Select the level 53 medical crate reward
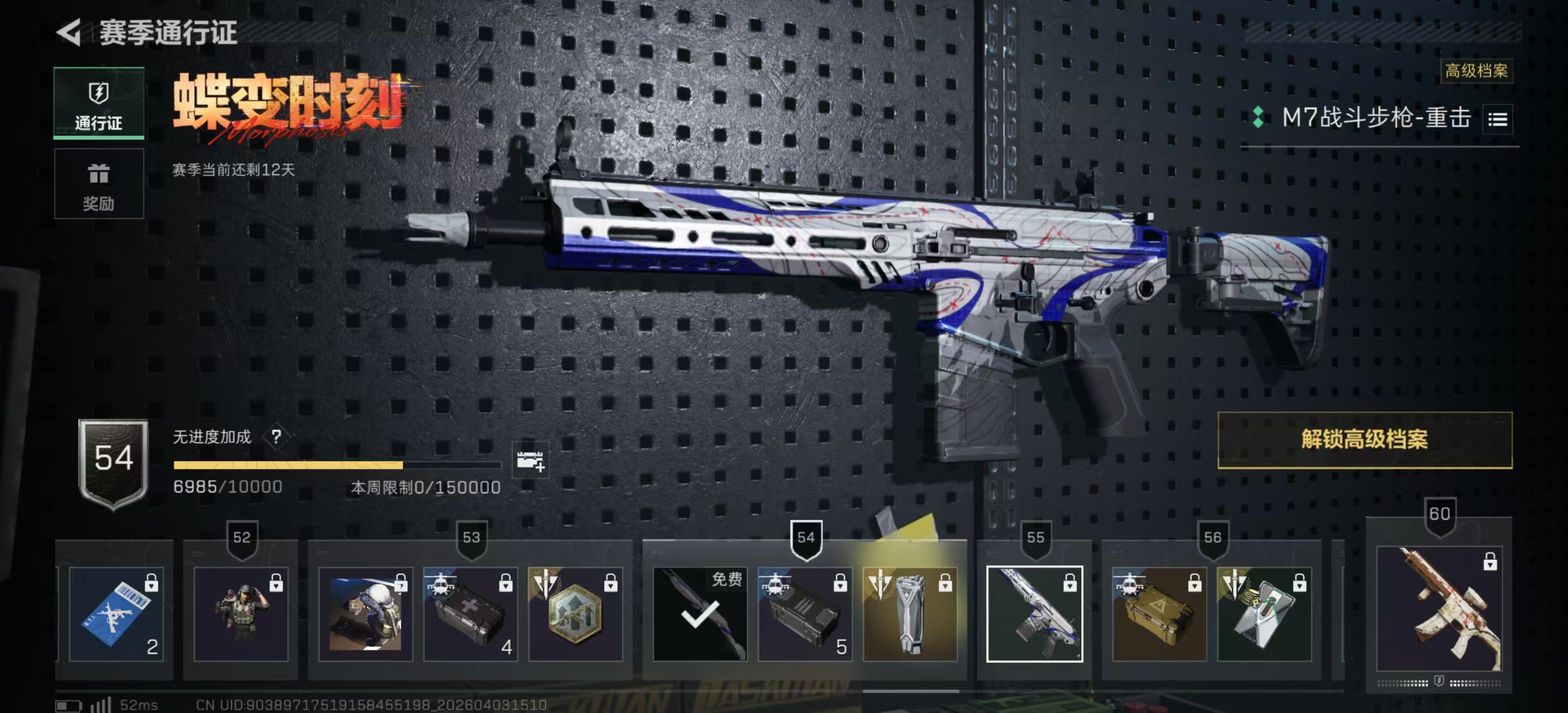Viewport: 1568px width, 713px height. pyautogui.click(x=470, y=614)
